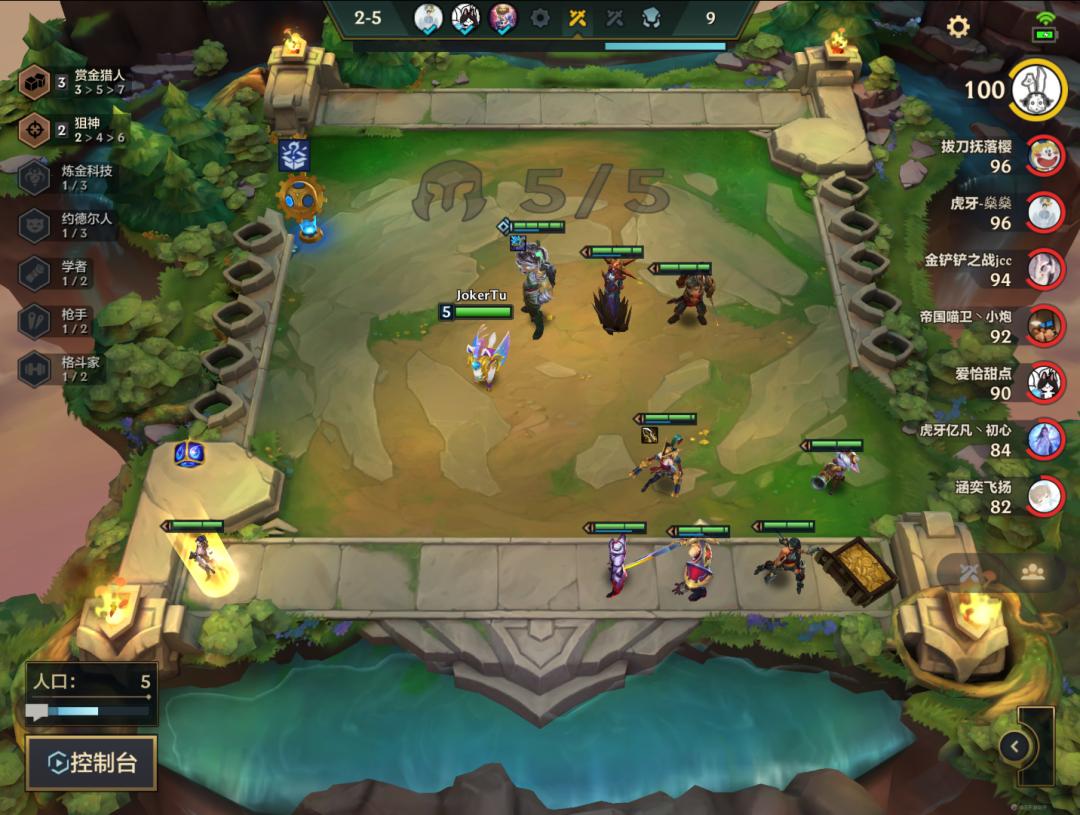Viewport: 1080px width, 815px height.
Task: Switch to the crossed swords view toggle
Action: tap(968, 572)
